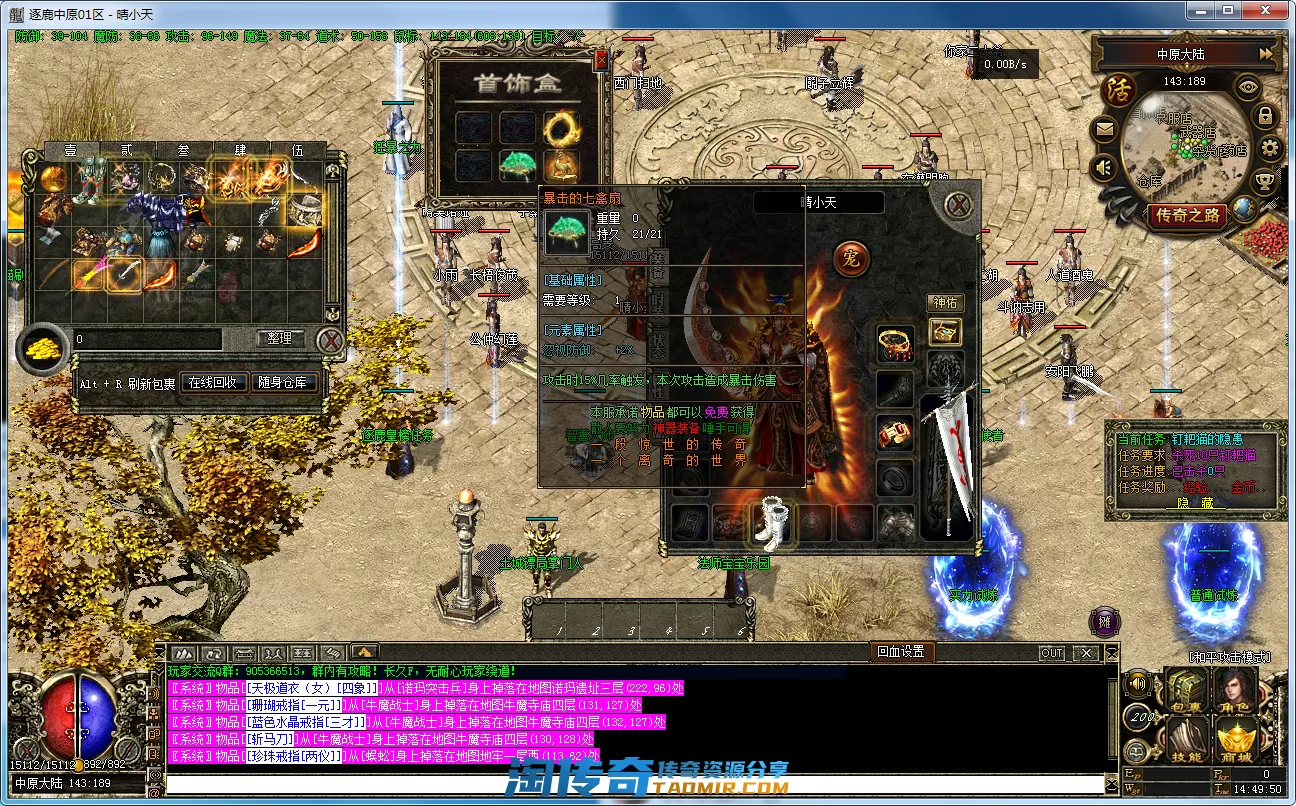Click the 宠 pet button
Image resolution: width=1296 pixels, height=806 pixels.
coord(851,259)
